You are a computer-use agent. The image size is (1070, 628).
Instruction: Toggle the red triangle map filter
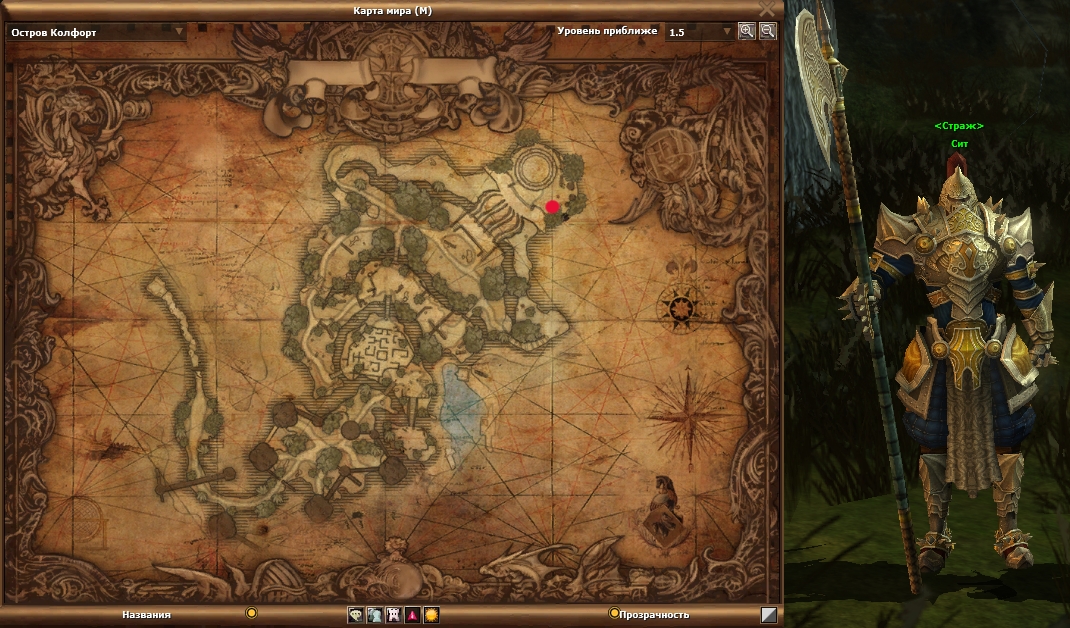pos(412,615)
